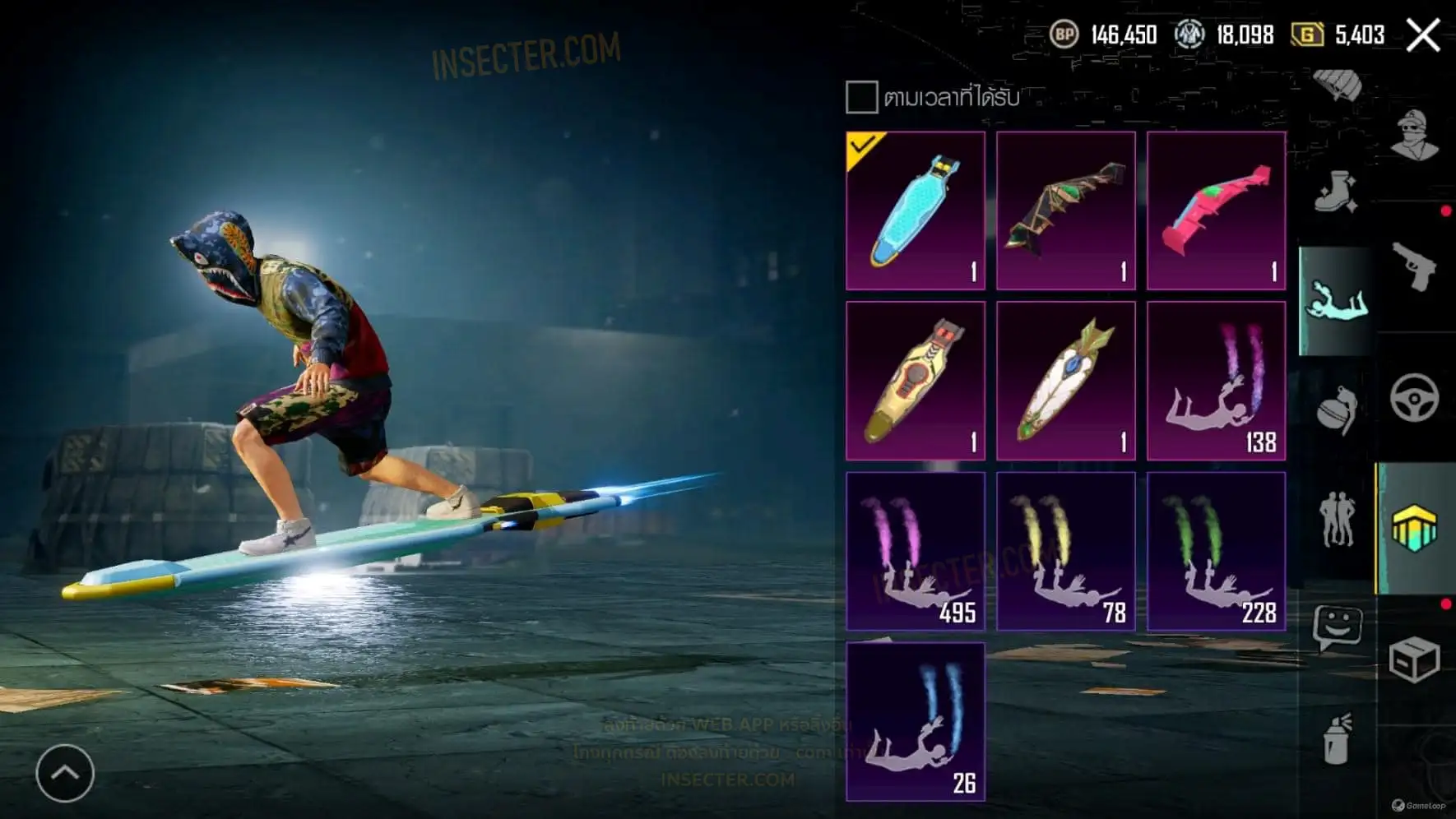1456x819 pixels.
Task: Switch to the shoes subcategory
Action: (1337, 193)
